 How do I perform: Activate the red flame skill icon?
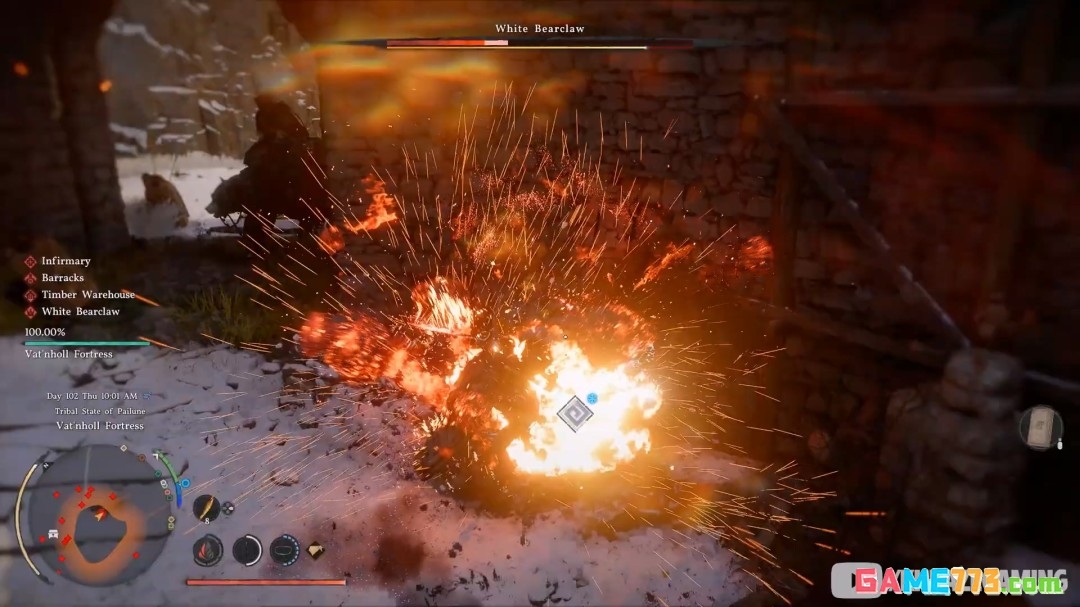click(x=207, y=549)
